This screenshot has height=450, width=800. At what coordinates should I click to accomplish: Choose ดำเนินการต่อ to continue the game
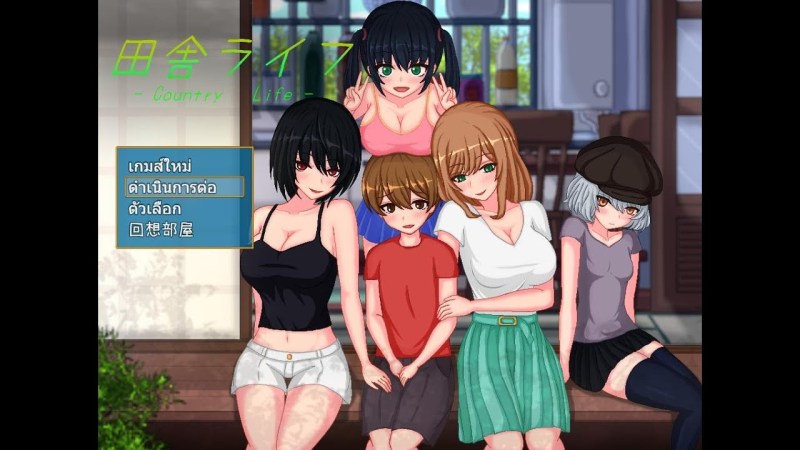(x=171, y=187)
